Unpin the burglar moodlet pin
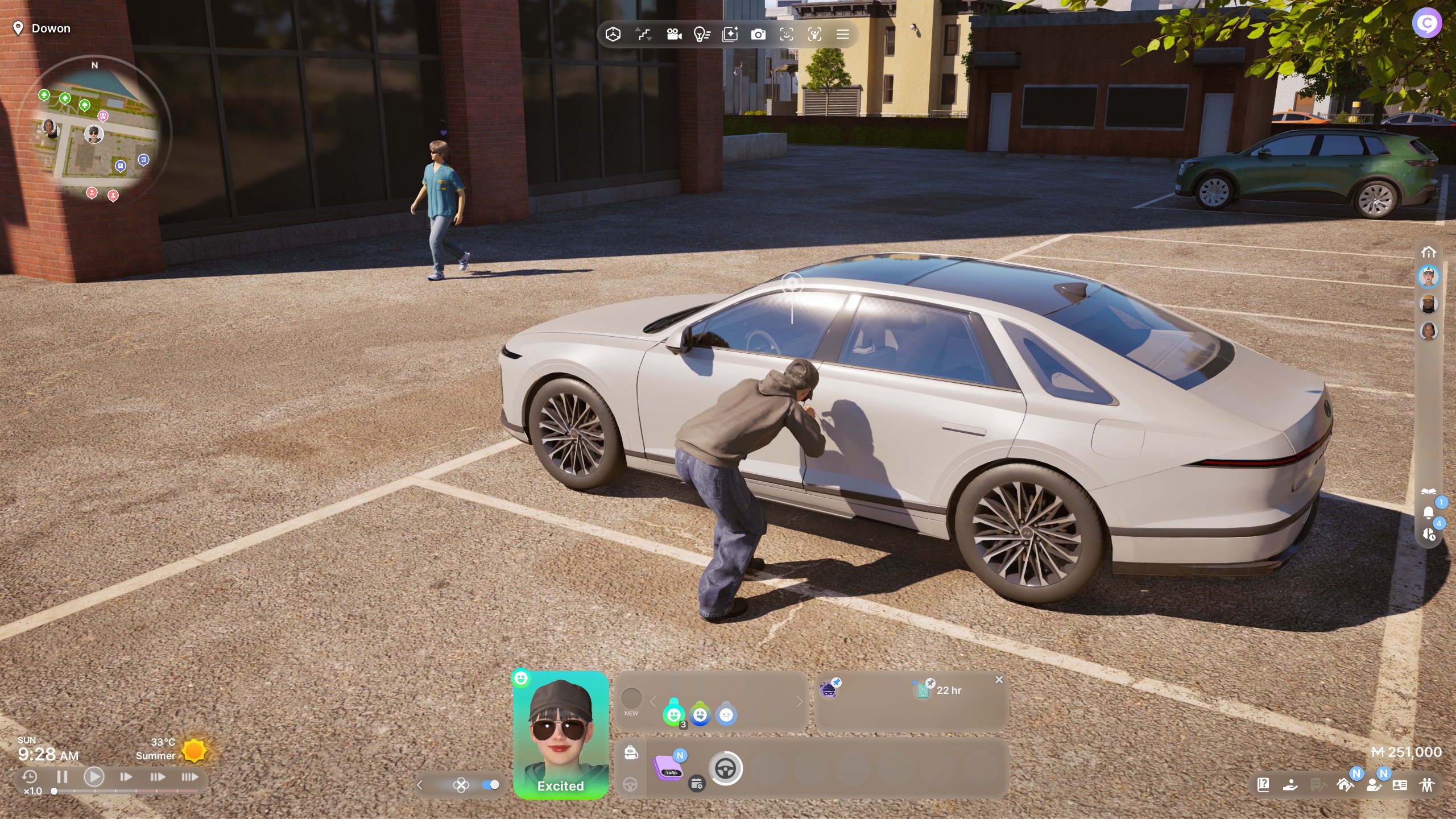 click(x=837, y=681)
